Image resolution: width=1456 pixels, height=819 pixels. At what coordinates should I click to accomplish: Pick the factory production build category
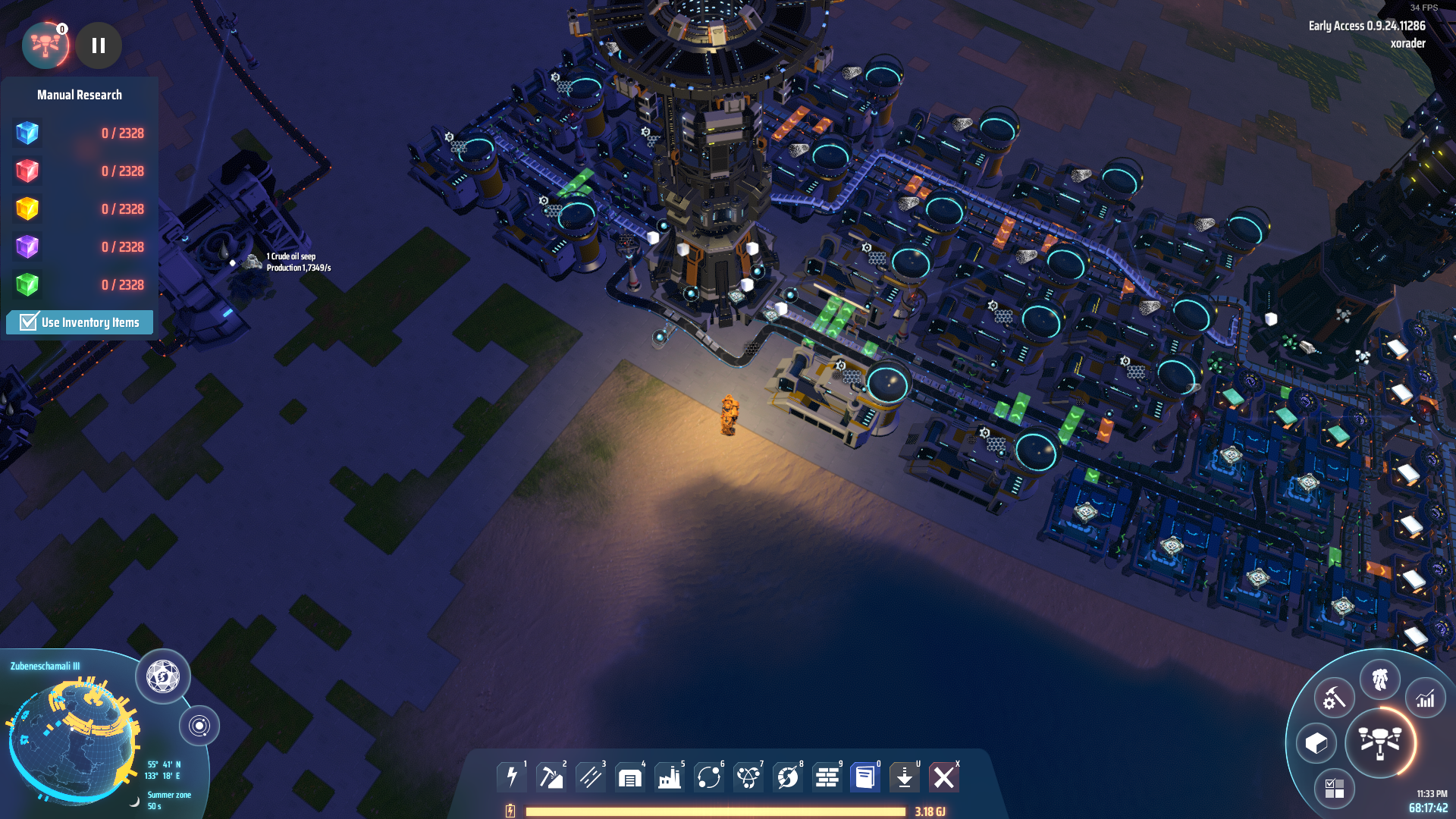[x=670, y=777]
